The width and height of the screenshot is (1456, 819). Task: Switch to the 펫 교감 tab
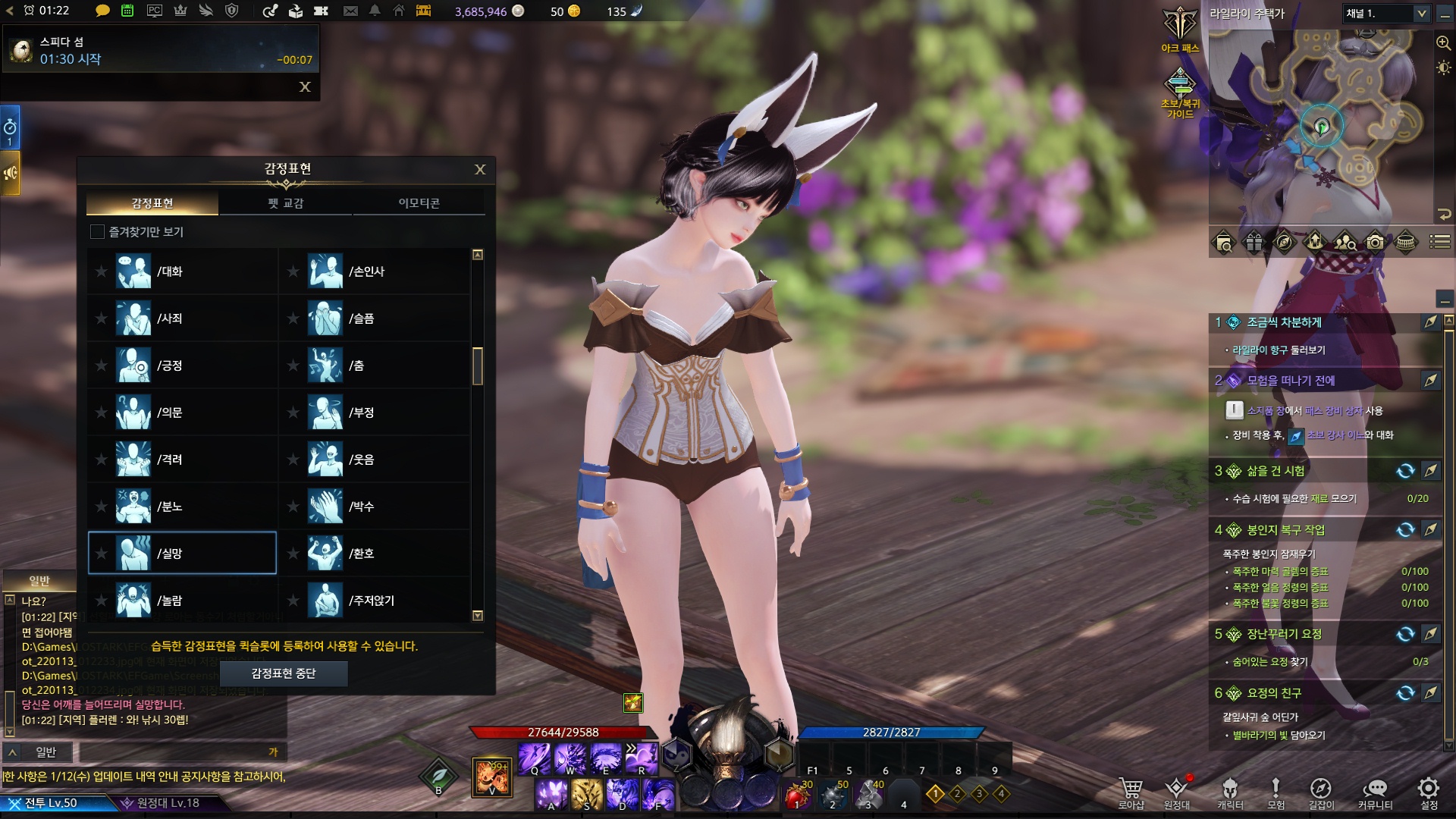point(285,203)
